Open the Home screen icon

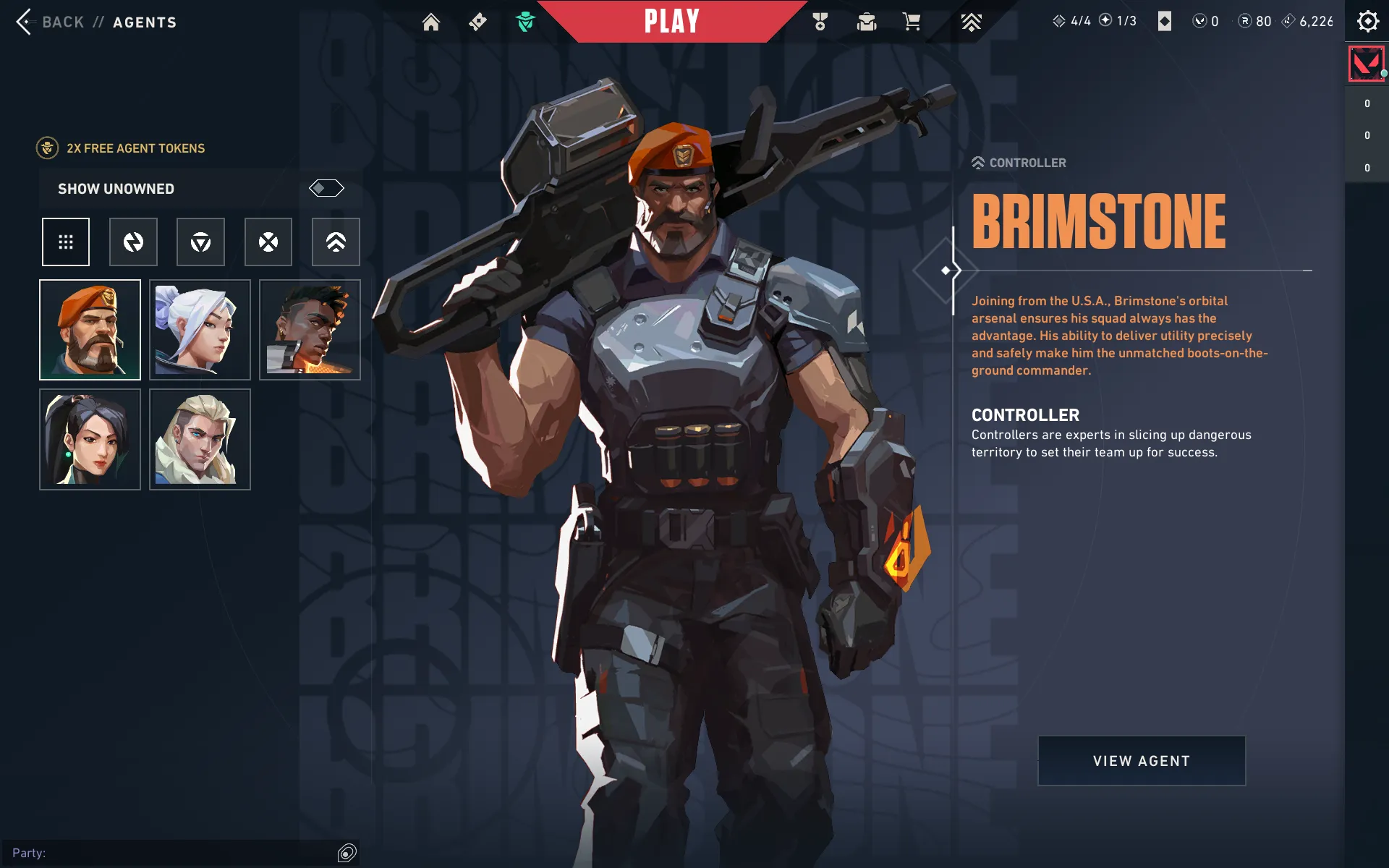click(430, 22)
